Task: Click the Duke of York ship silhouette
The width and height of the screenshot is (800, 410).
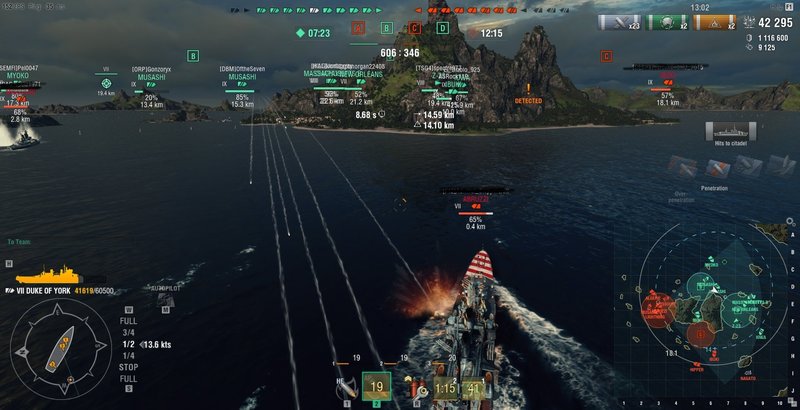Action: (45, 273)
